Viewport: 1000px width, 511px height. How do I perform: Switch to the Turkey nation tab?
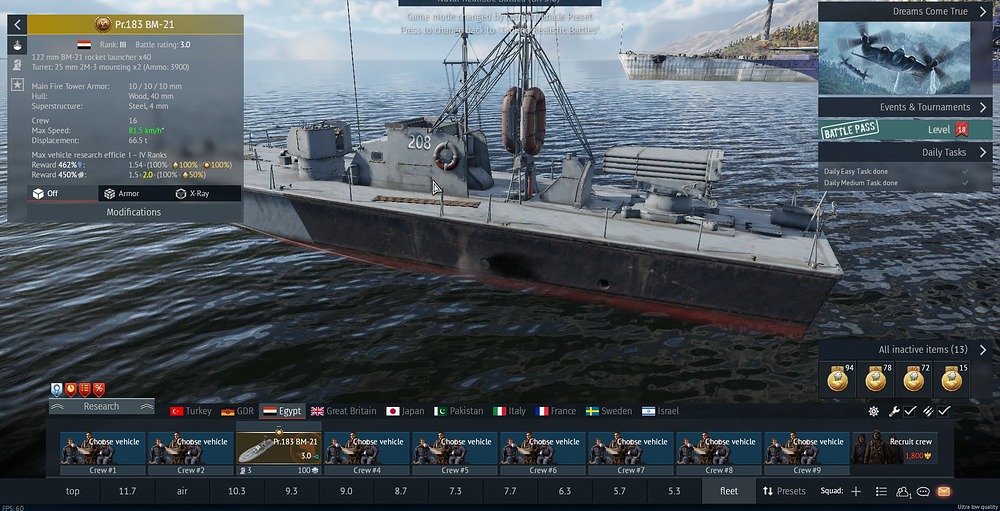pos(191,411)
